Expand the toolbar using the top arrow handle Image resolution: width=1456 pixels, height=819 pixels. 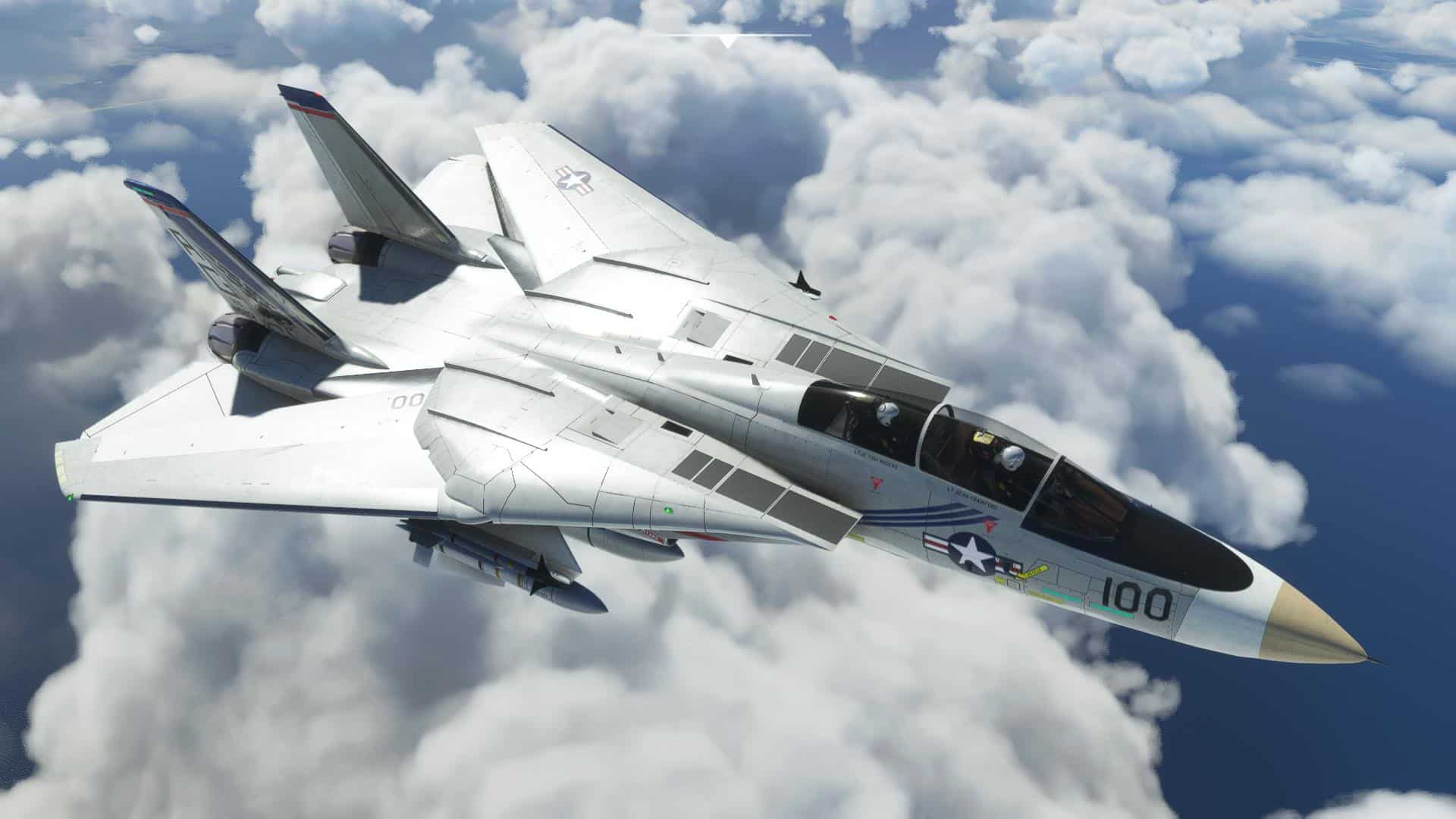(x=728, y=41)
